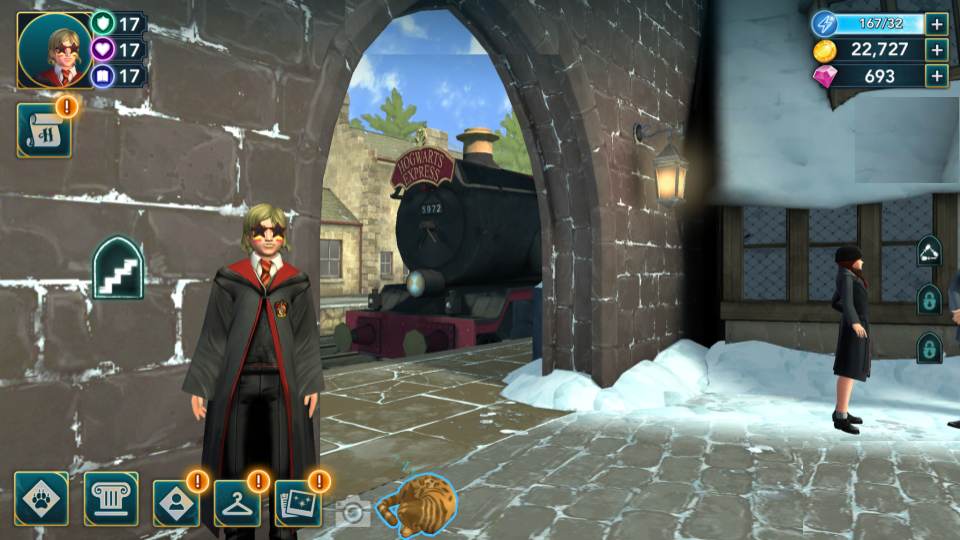Viewport: 960px width, 540px height.
Task: Open the paw print creatures menu
Action: tap(42, 499)
